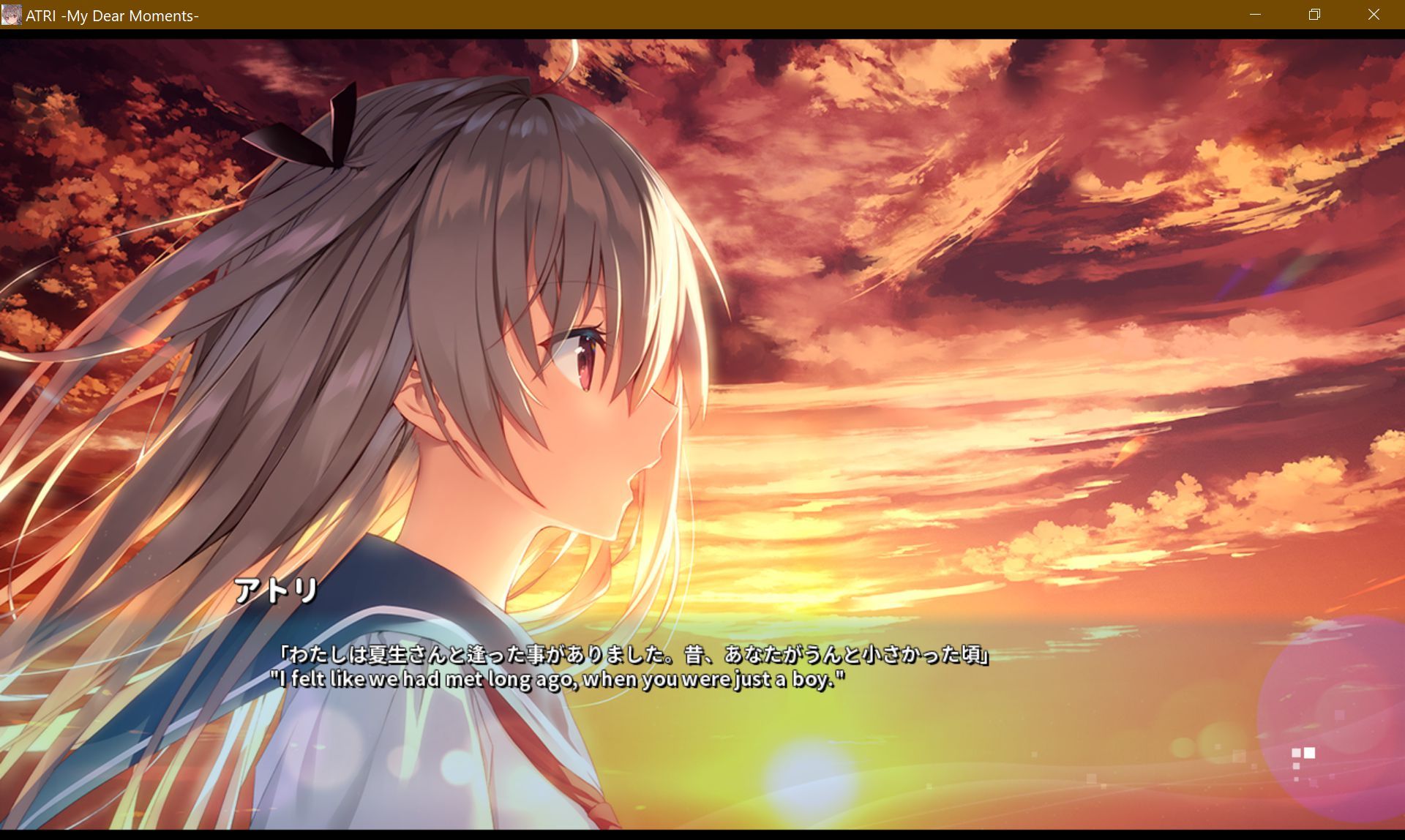Click the minimize window control

click(1254, 15)
